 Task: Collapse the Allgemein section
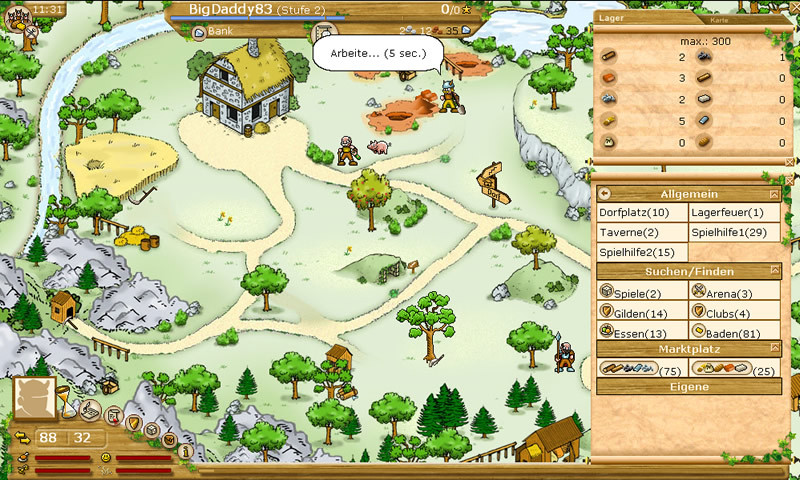(774, 194)
